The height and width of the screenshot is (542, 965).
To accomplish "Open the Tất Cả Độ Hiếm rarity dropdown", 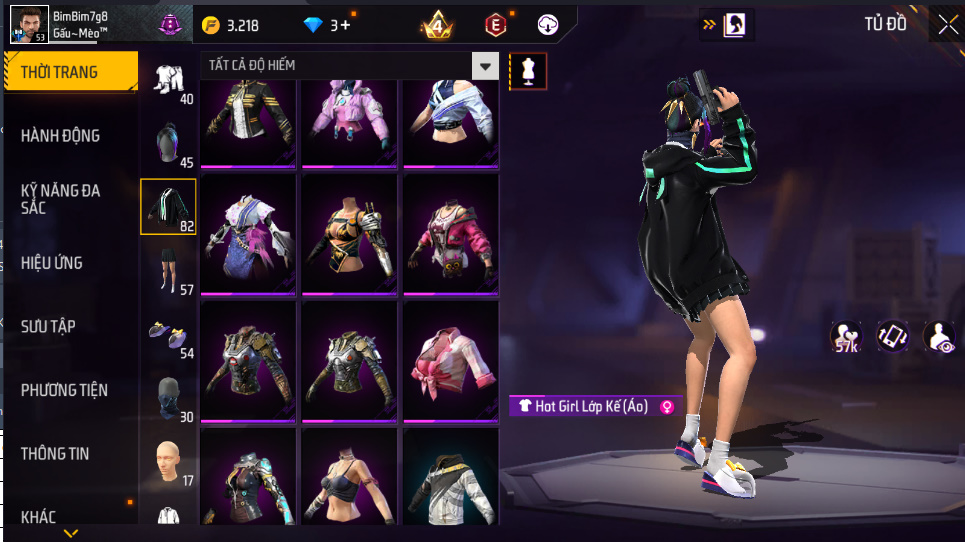I will pos(486,66).
